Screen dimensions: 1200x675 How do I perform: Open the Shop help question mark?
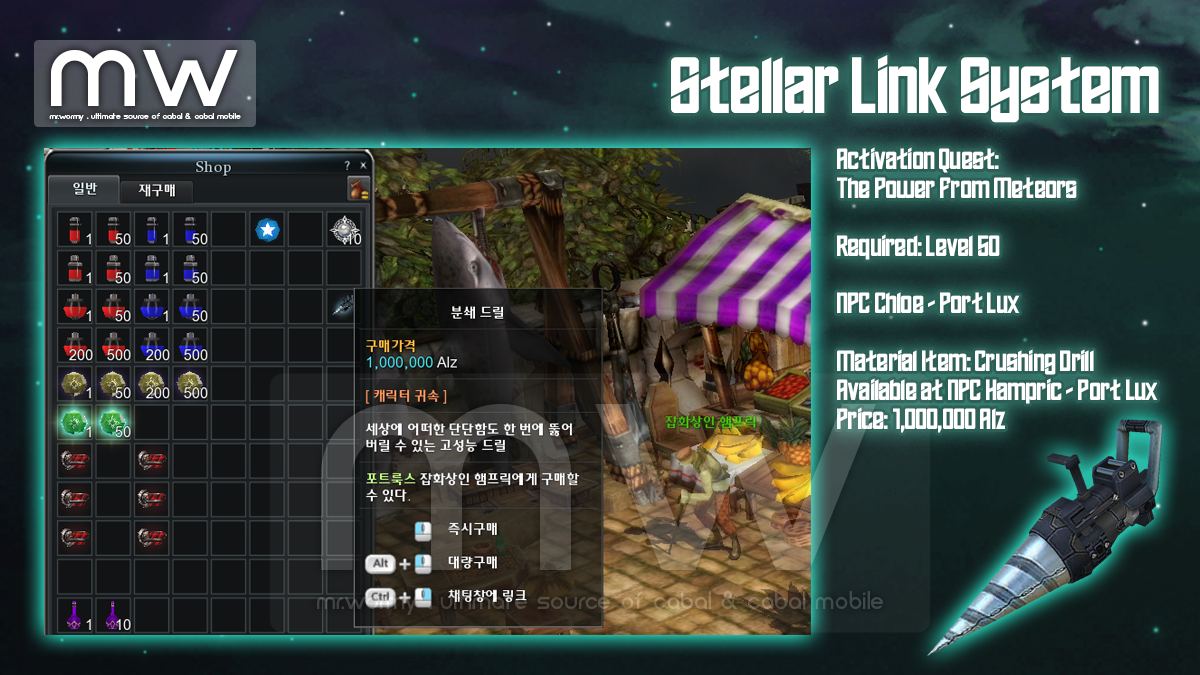point(347,166)
